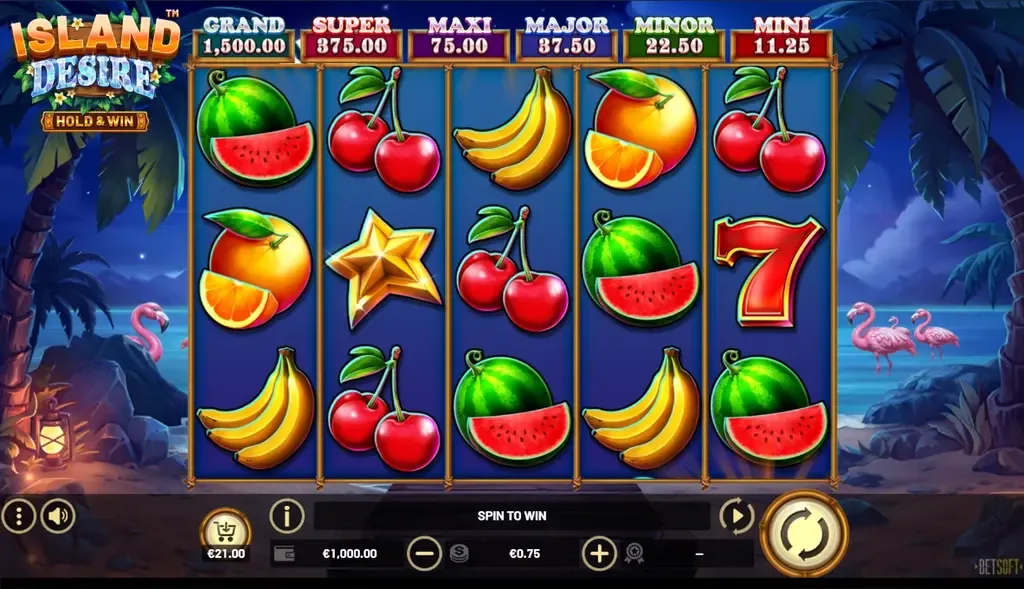Screen dimensions: 1024x589
Task: Start autoplay with the small play button
Action: (x=736, y=516)
